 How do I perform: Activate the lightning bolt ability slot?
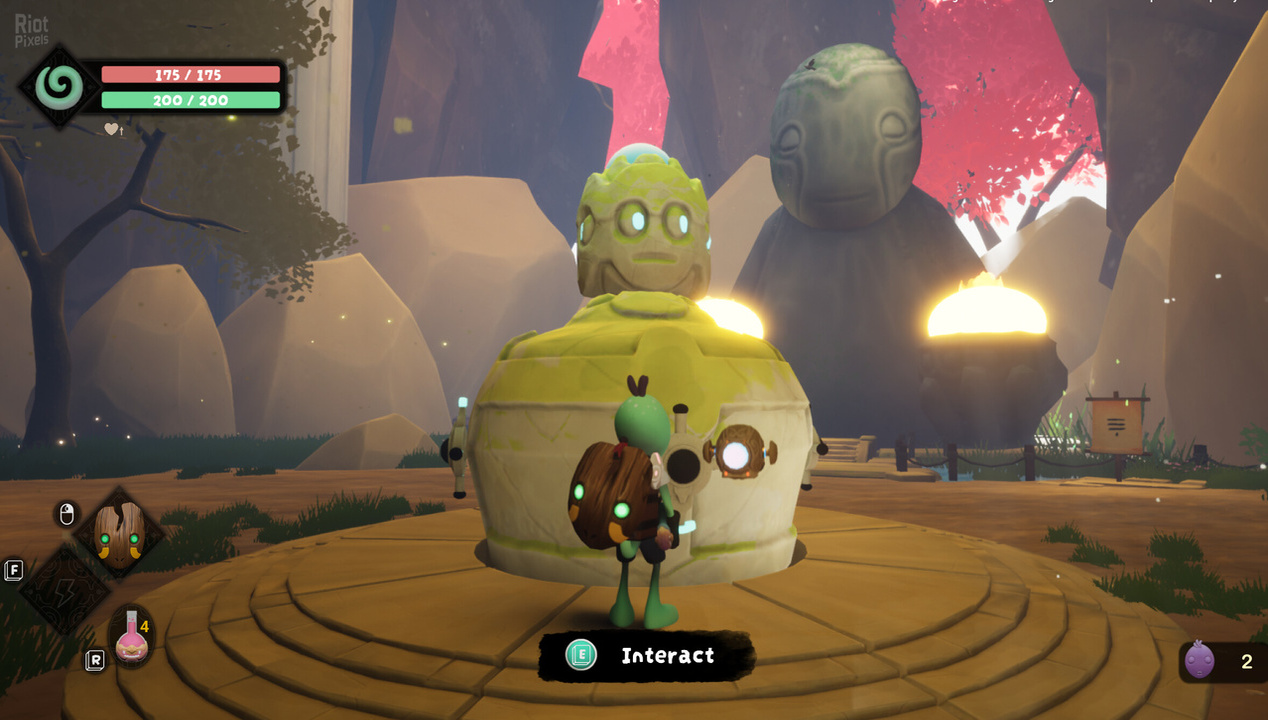(66, 590)
